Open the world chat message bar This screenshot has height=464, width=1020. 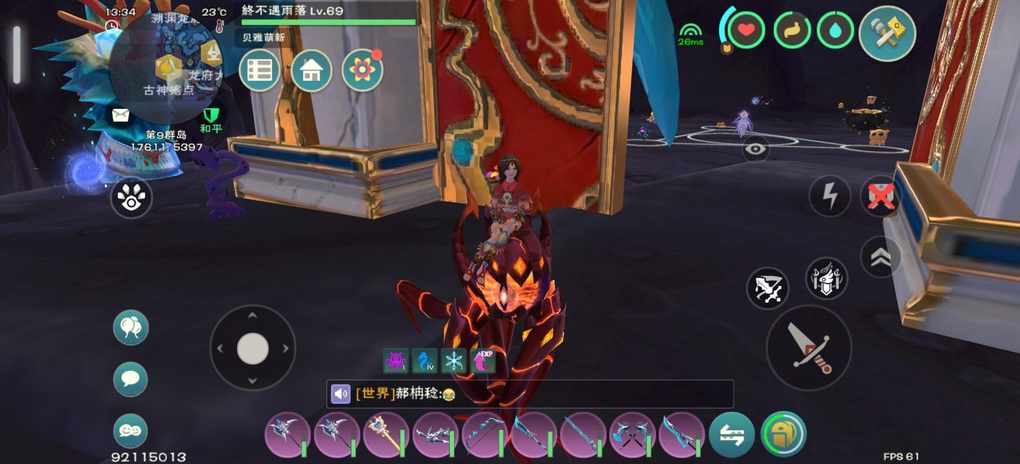click(x=530, y=394)
